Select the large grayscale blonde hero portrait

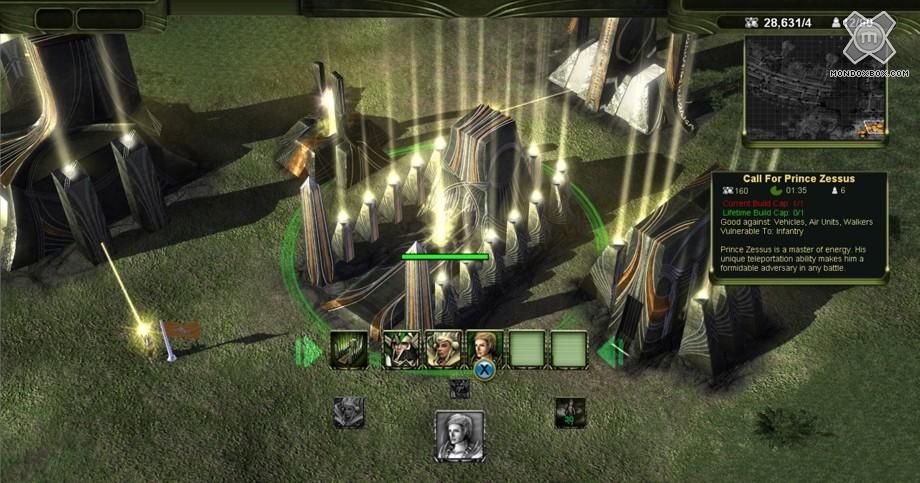coord(459,435)
